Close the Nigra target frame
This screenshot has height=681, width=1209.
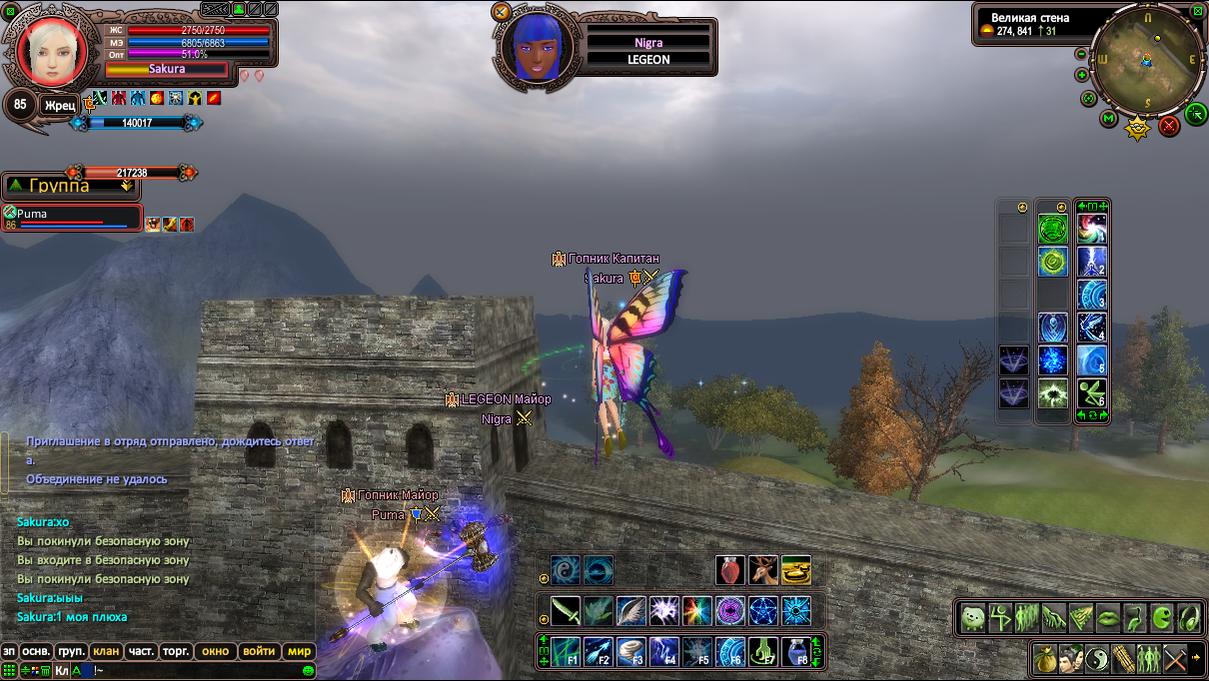[x=502, y=12]
